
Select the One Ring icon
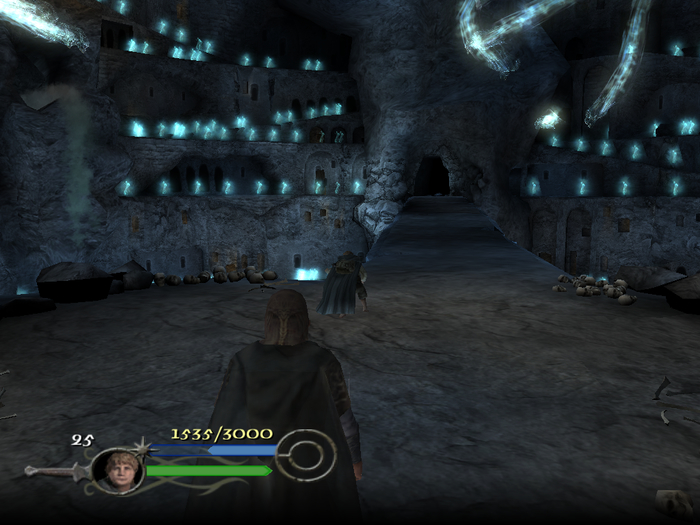tap(304, 457)
